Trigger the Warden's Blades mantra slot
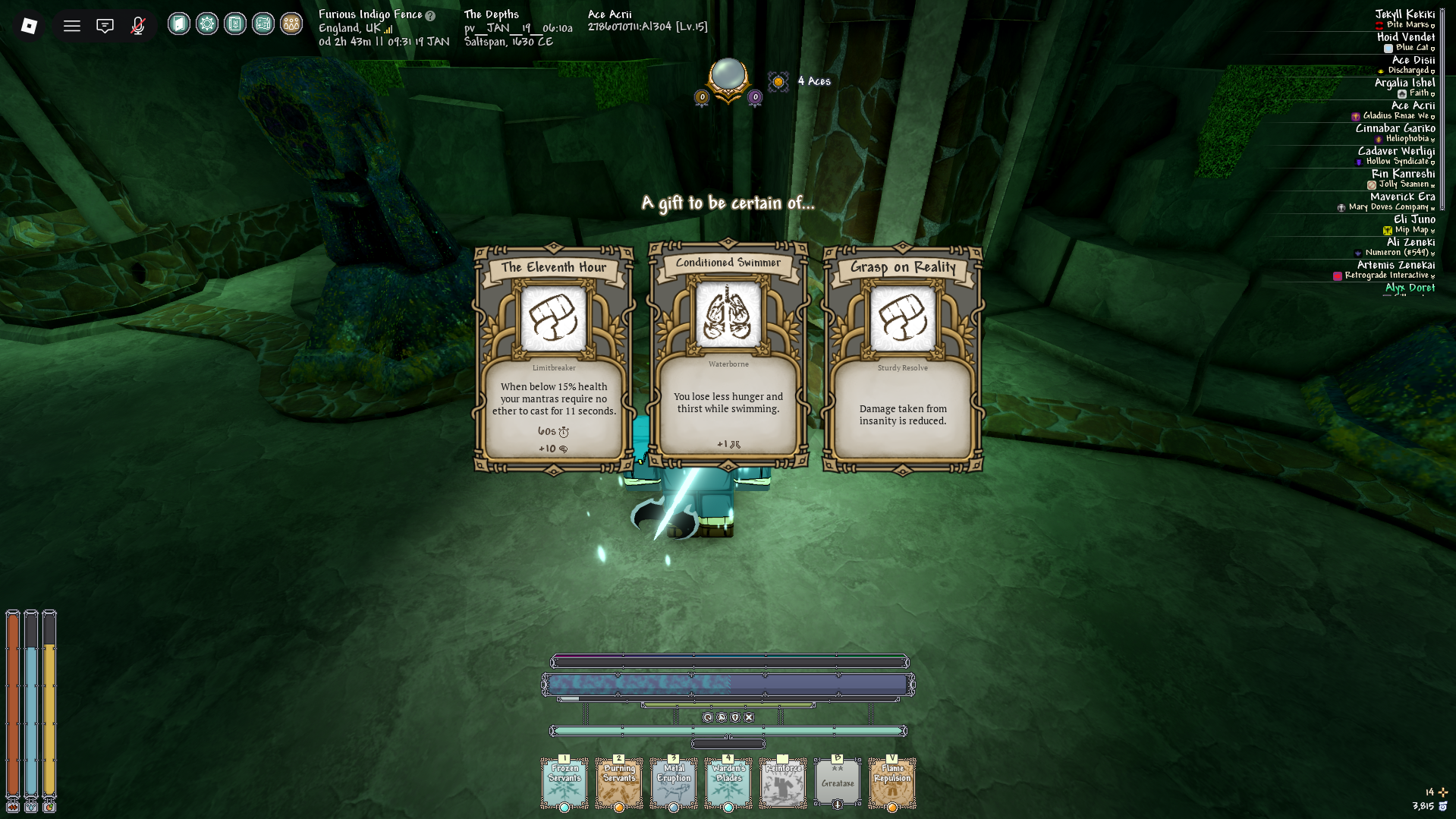This screenshot has width=1456, height=819. [728, 783]
